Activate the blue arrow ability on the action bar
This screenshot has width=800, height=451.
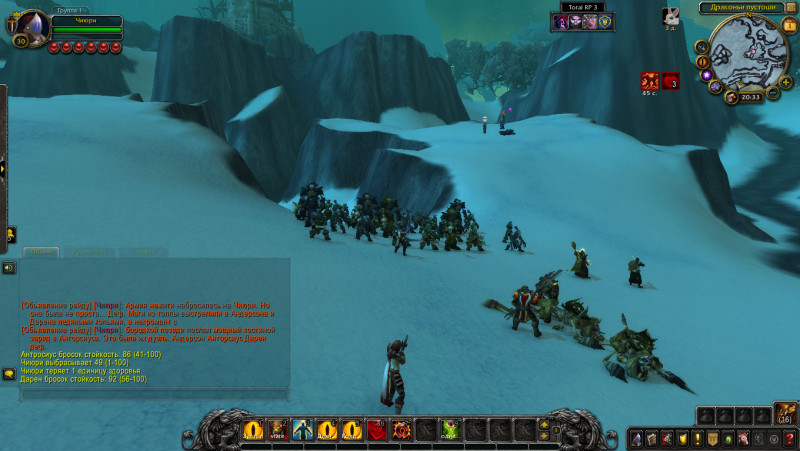302,430
